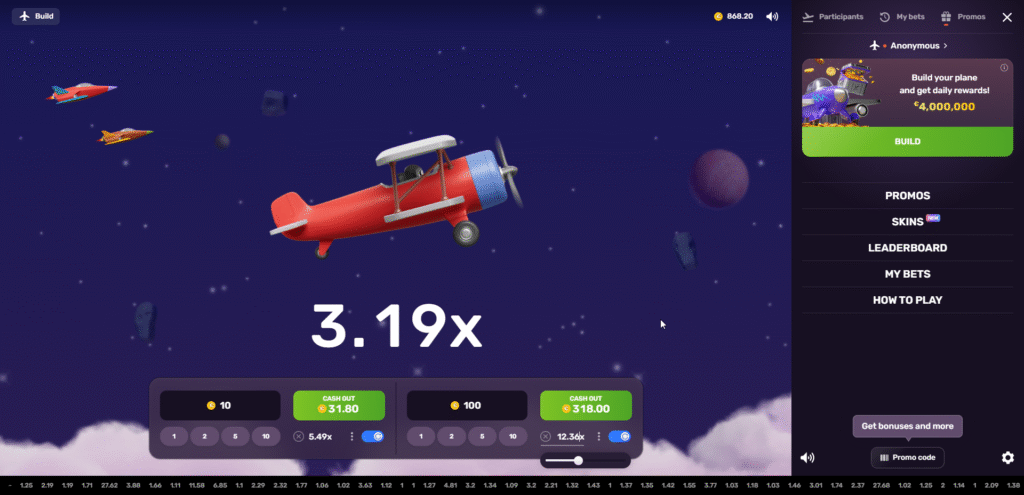This screenshot has height=495, width=1024.
Task: Toggle auto cash-out beside 12.36x
Action: coord(619,437)
